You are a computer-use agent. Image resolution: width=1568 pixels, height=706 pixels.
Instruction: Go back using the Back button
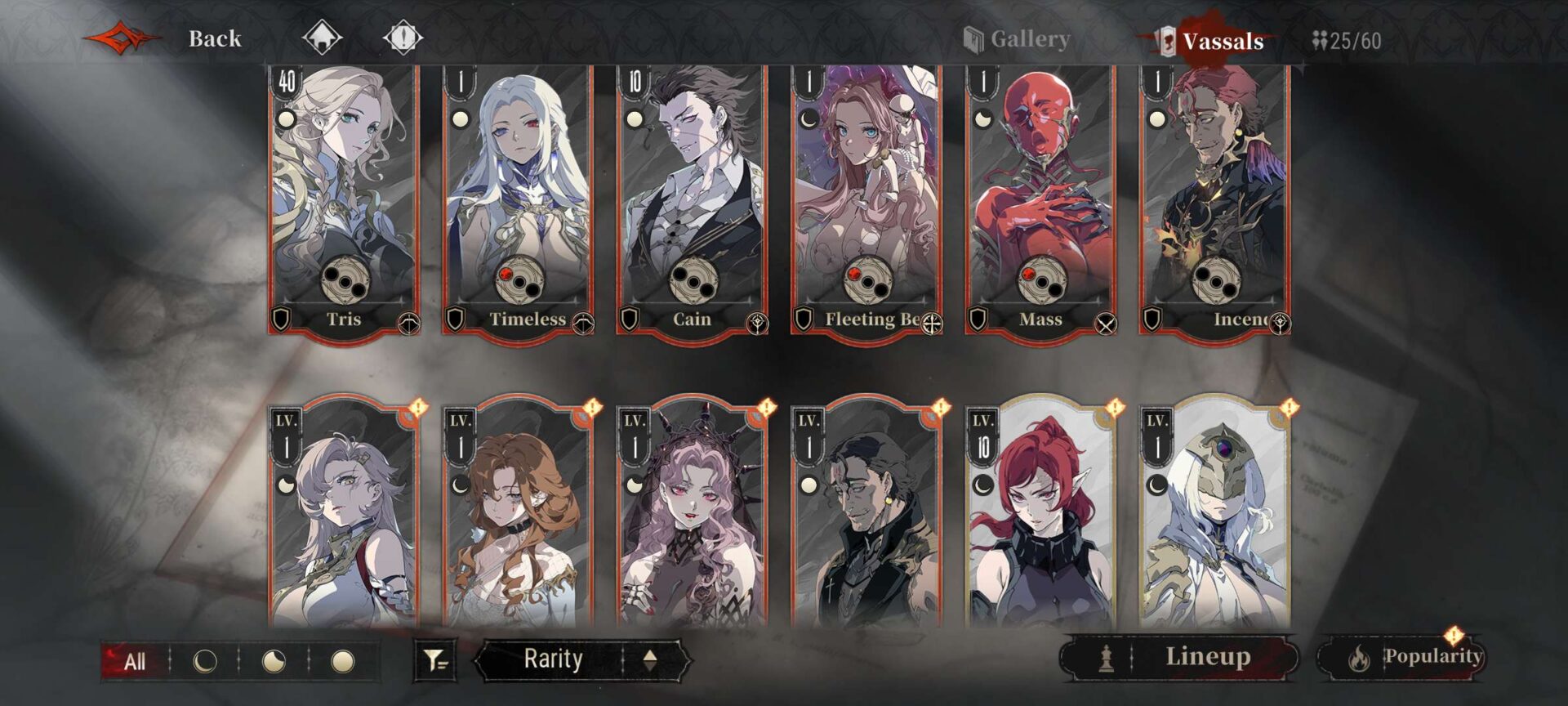214,38
